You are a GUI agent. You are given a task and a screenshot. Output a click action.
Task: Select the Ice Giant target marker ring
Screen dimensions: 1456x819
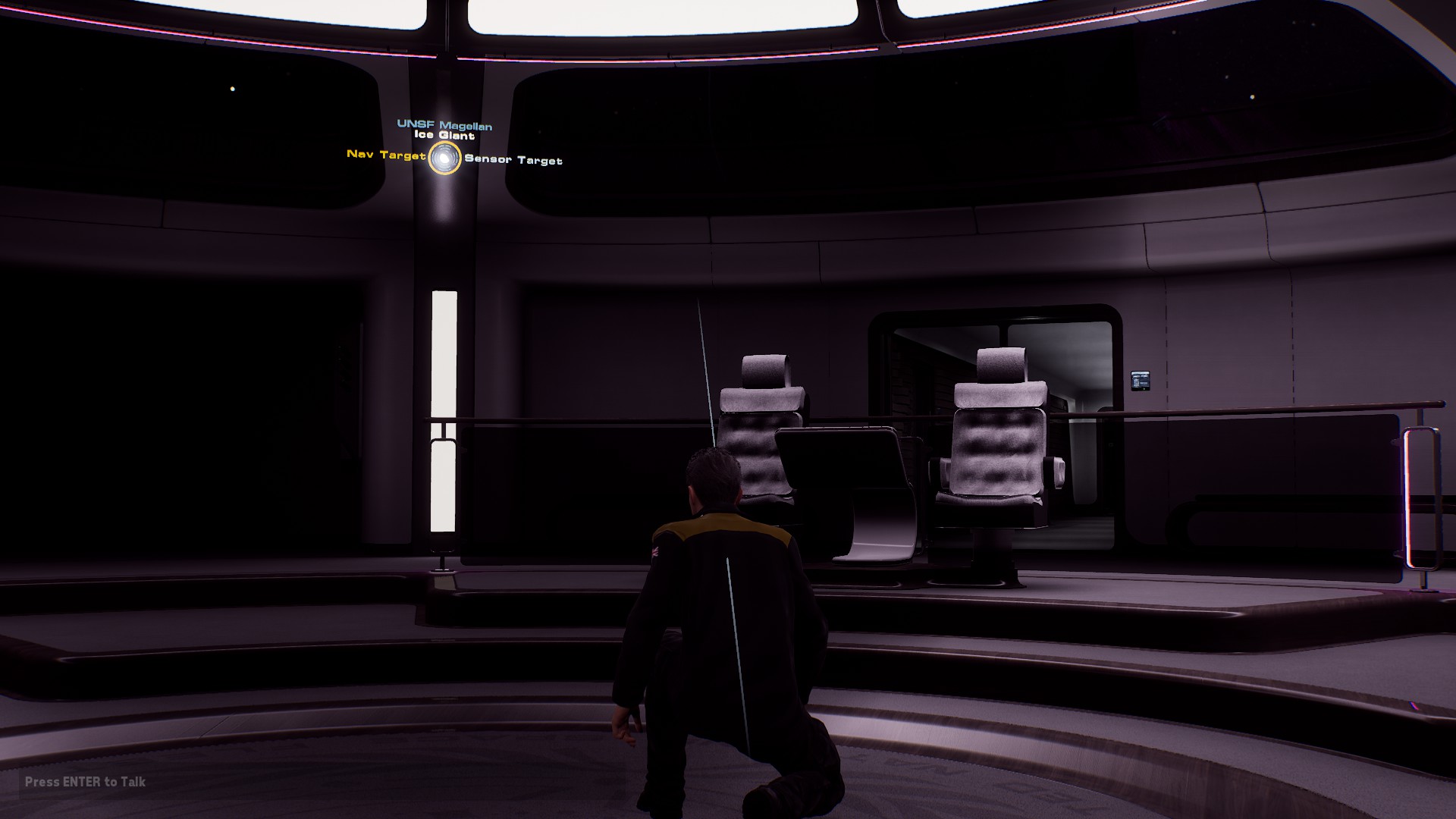coord(444,158)
